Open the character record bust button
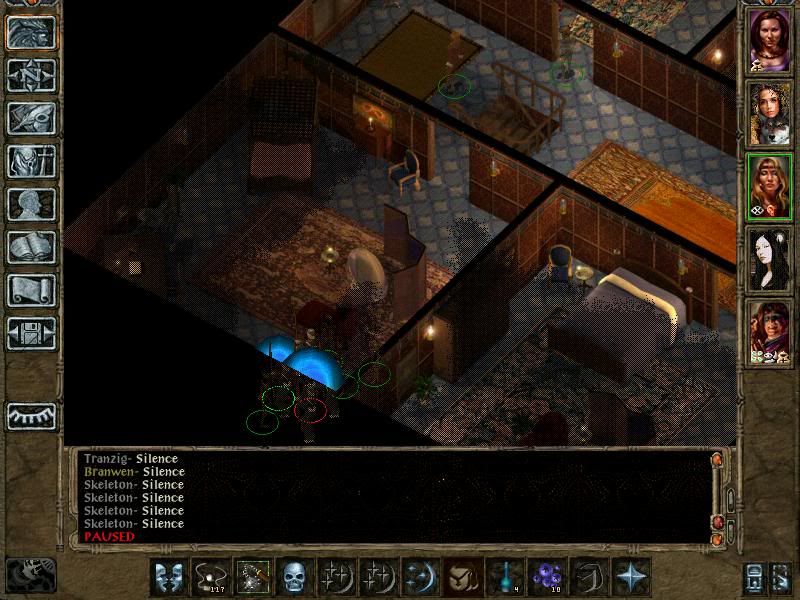 pyautogui.click(x=31, y=204)
